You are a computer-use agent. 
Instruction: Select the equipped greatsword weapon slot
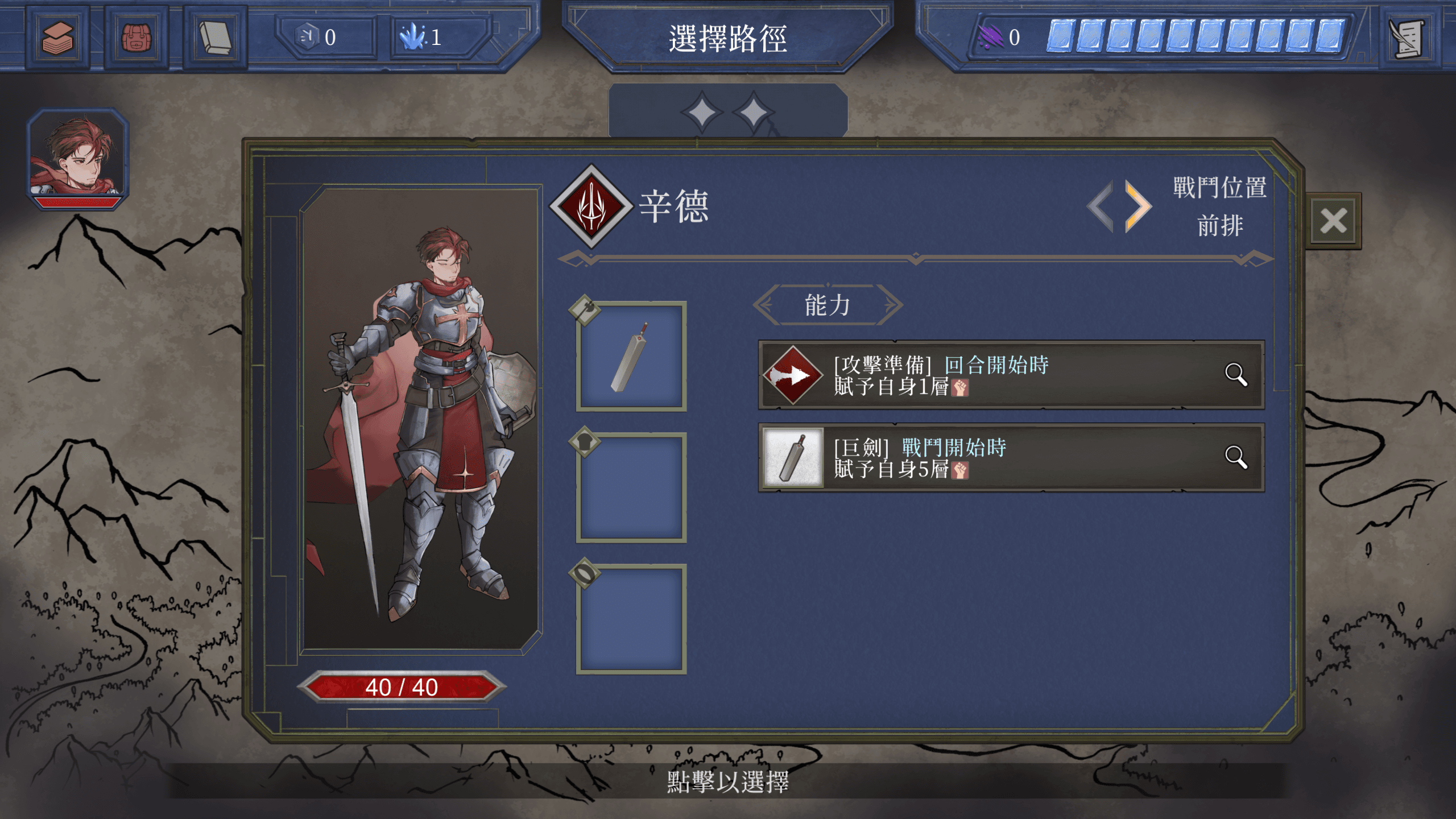[631, 357]
